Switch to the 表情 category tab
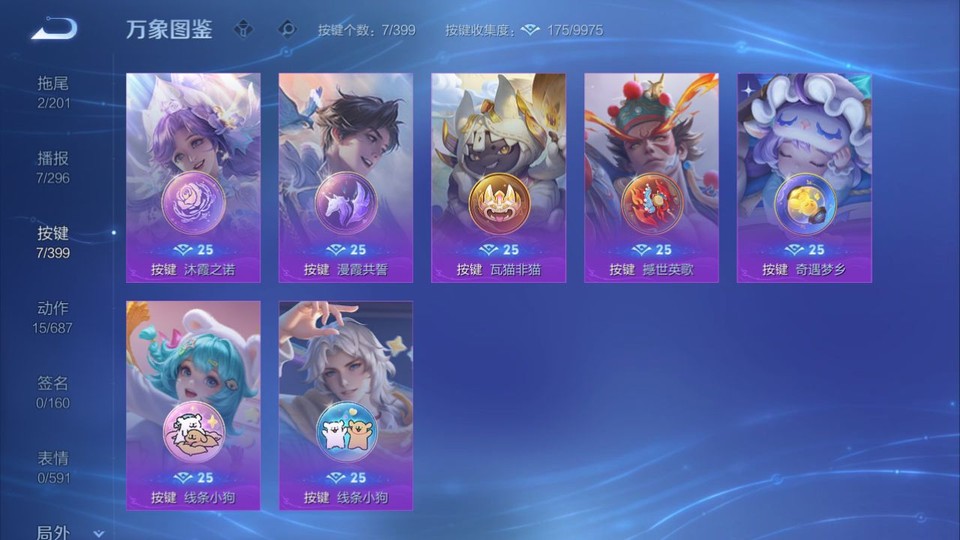The image size is (960, 540). [53, 466]
